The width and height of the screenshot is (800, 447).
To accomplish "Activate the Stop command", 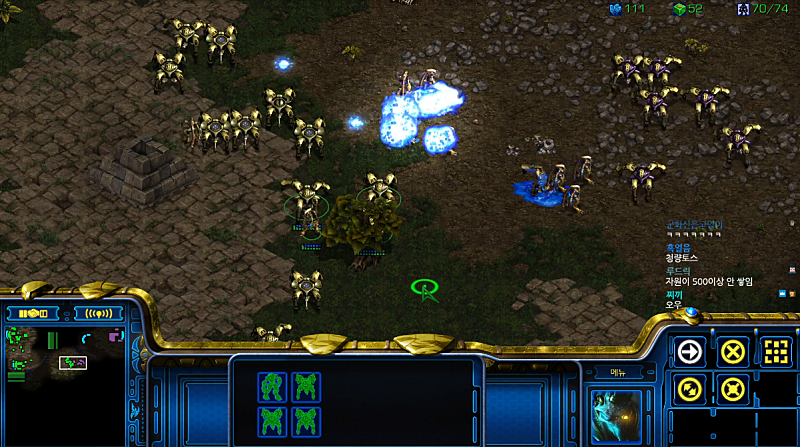I will 733,351.
